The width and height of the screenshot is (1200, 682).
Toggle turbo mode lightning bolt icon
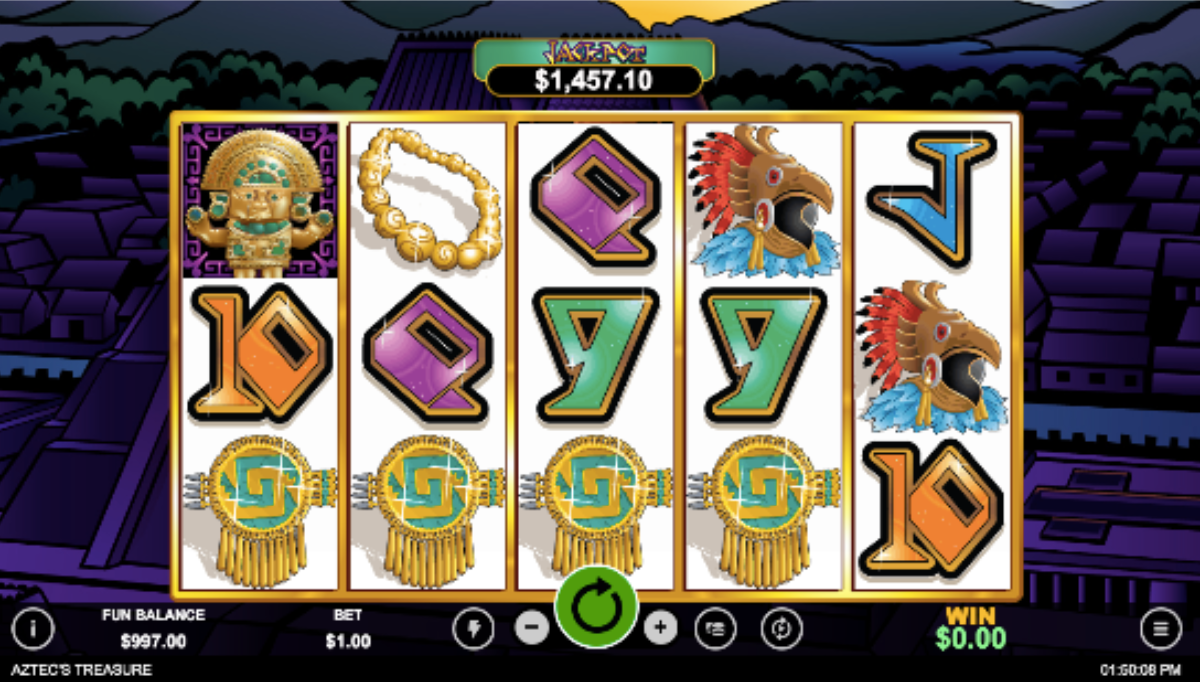[472, 628]
